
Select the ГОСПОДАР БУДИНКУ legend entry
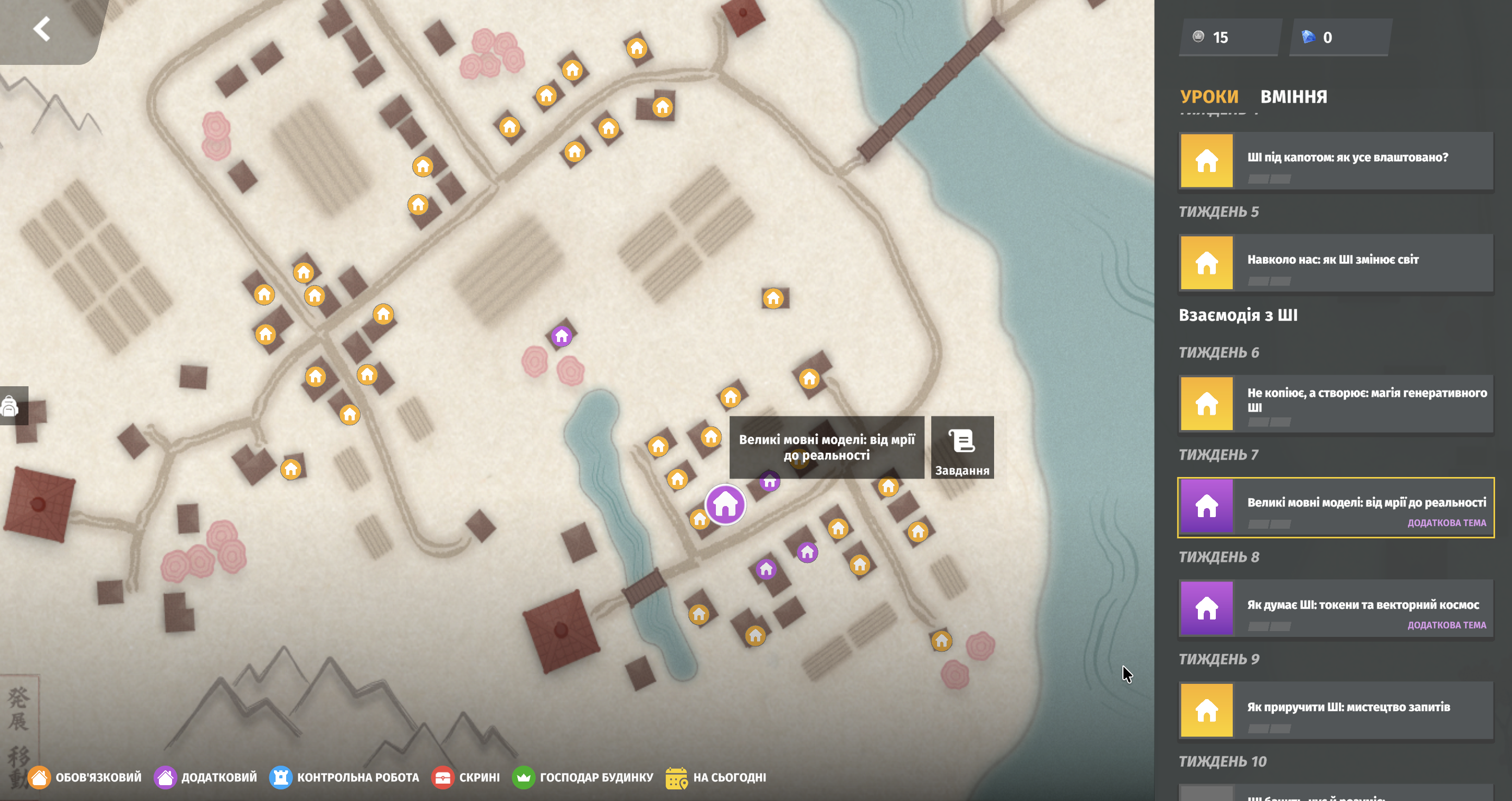tap(582, 777)
